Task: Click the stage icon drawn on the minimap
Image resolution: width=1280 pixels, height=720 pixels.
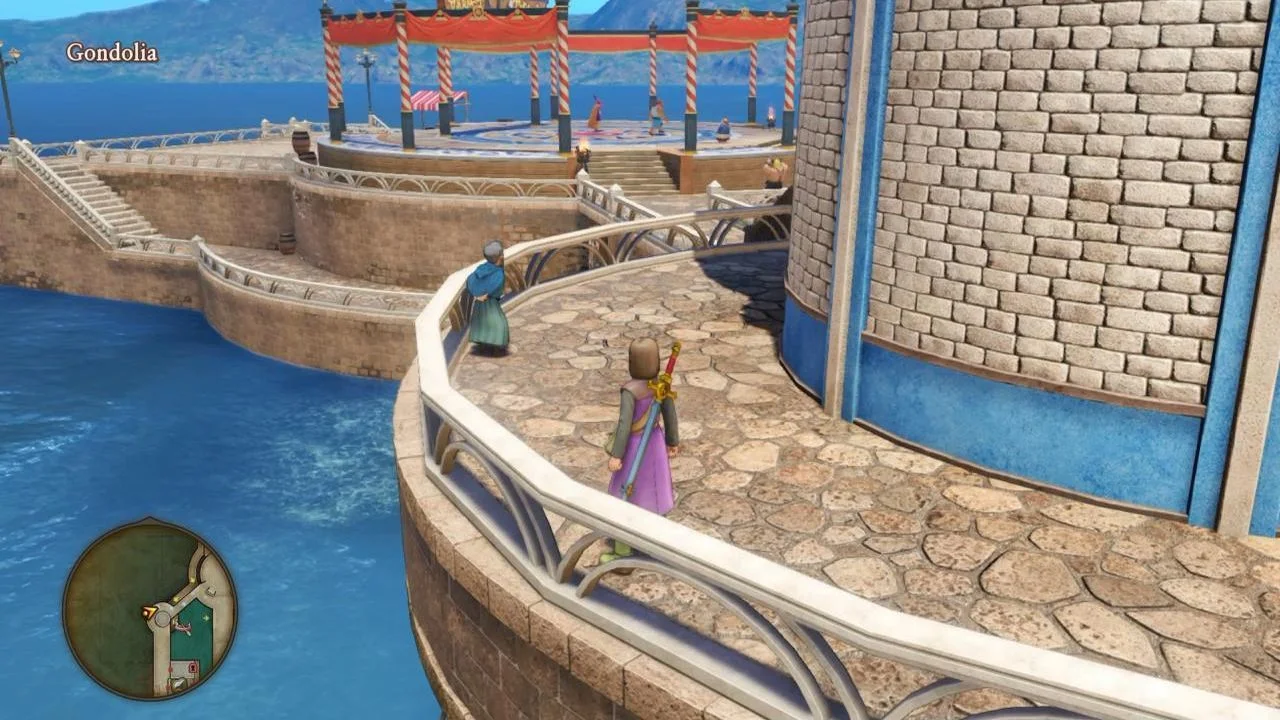Action: 183,627
